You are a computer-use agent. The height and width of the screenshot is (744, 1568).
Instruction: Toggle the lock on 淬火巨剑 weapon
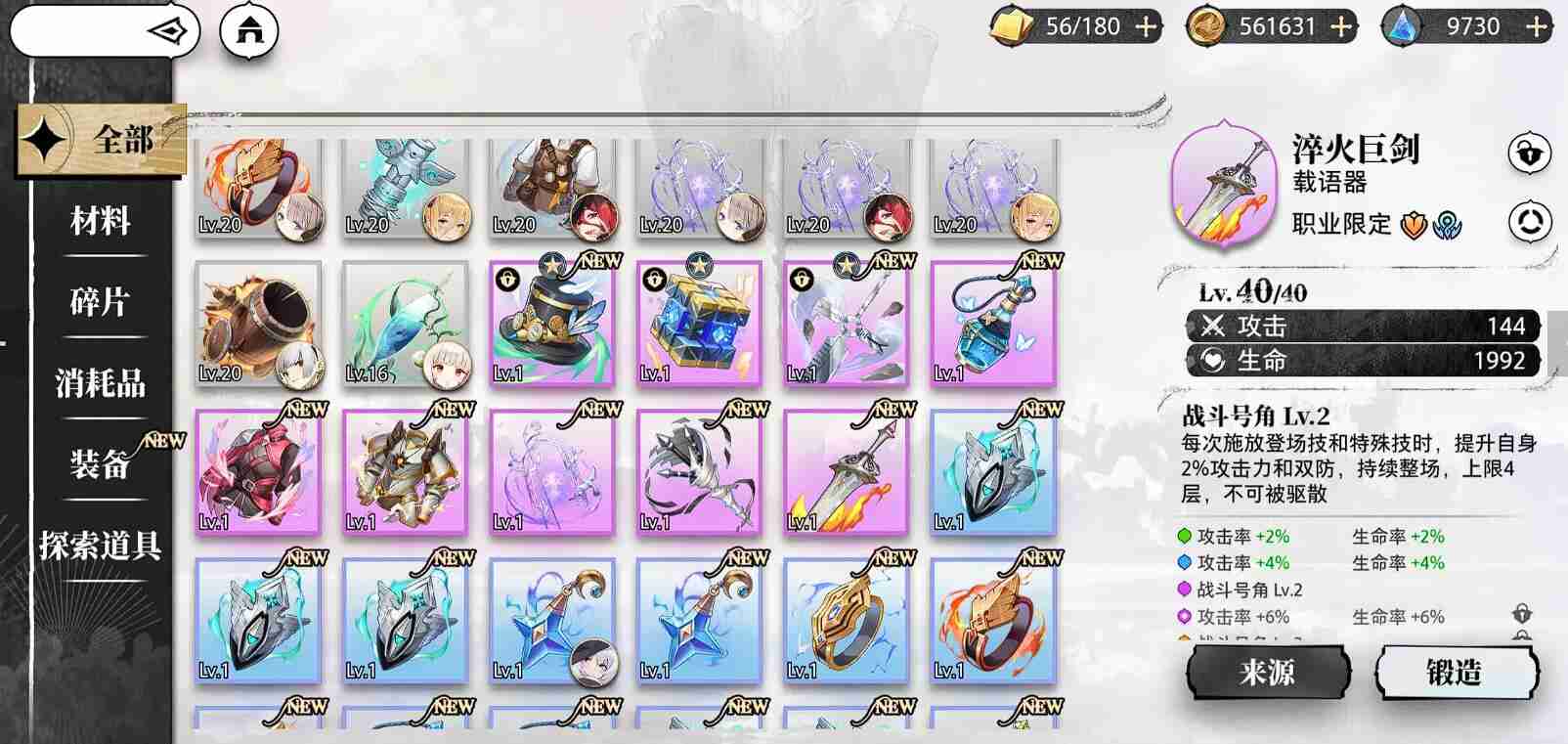point(1528,153)
